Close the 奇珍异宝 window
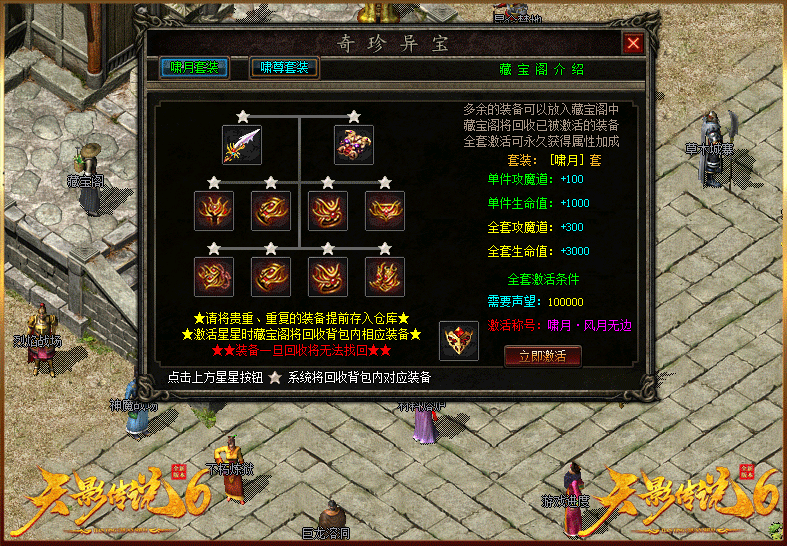 pos(632,44)
